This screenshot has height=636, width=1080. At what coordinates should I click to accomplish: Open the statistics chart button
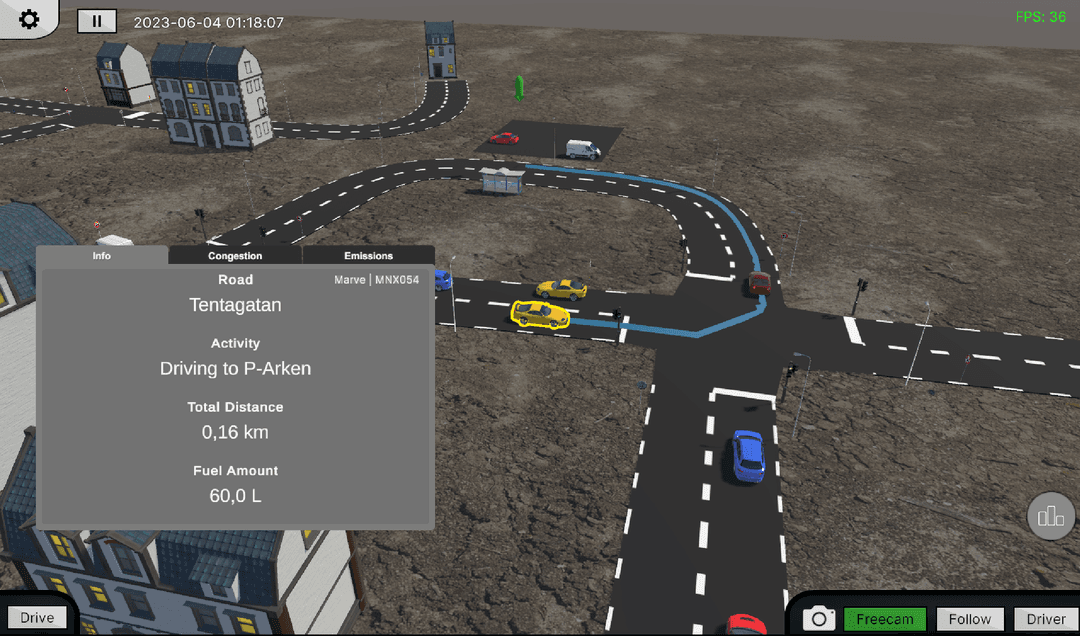[1051, 516]
